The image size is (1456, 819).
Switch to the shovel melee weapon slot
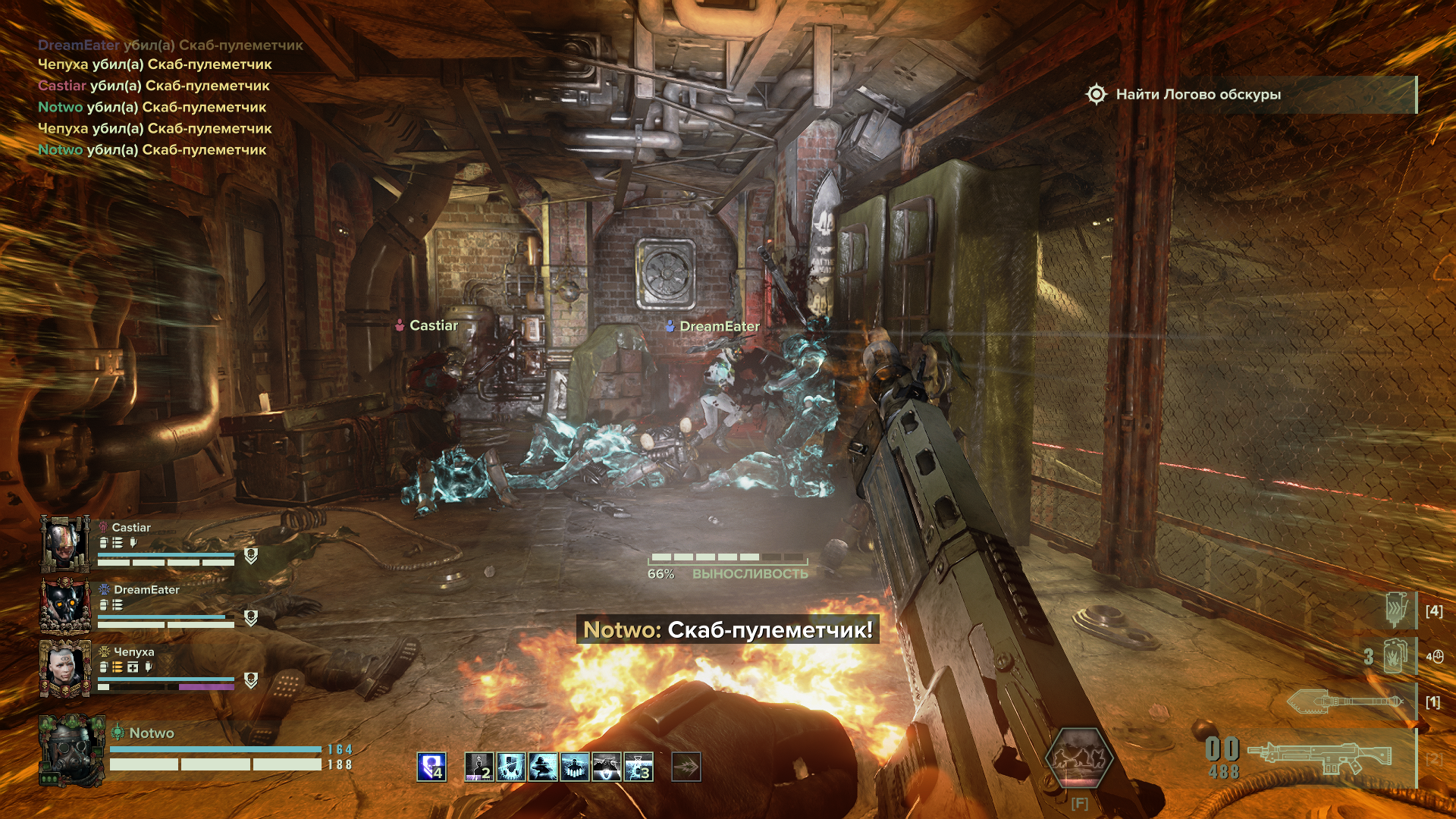pos(1346,701)
